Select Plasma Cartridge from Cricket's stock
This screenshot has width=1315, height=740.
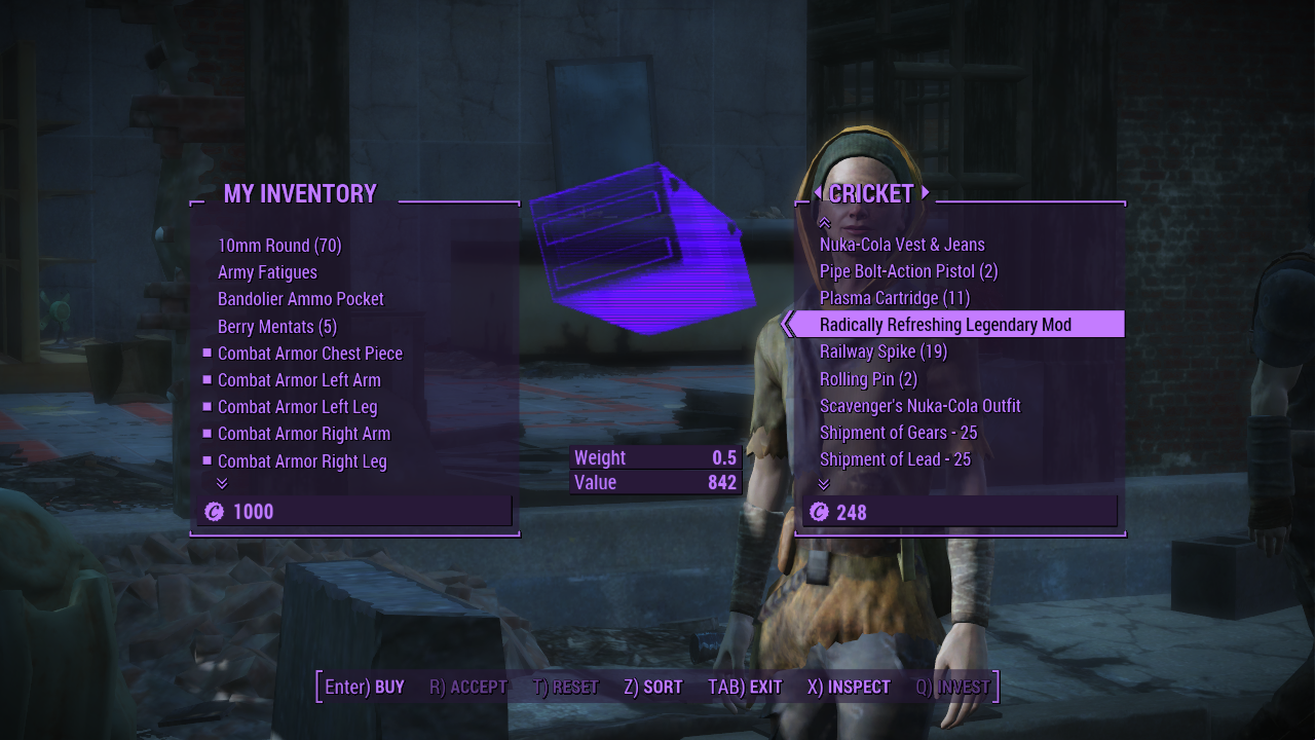894,298
